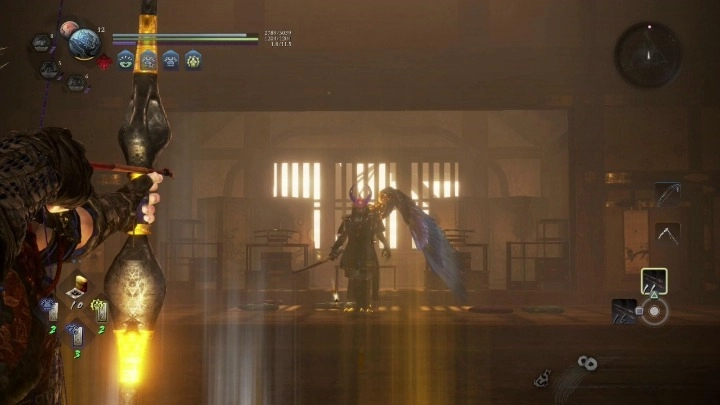Select the bow ranged weapon icon

point(667,193)
